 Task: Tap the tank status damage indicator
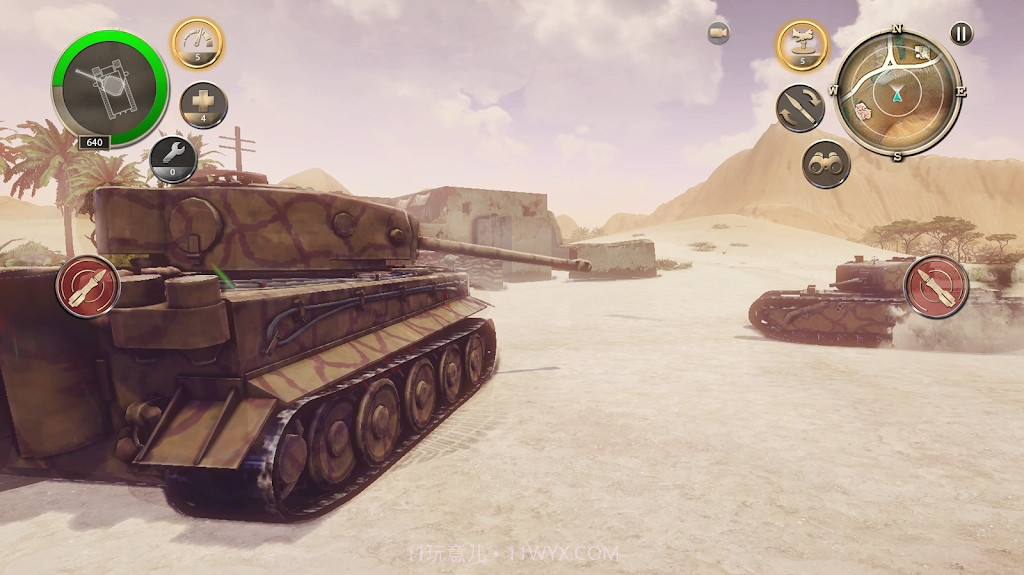tap(110, 89)
